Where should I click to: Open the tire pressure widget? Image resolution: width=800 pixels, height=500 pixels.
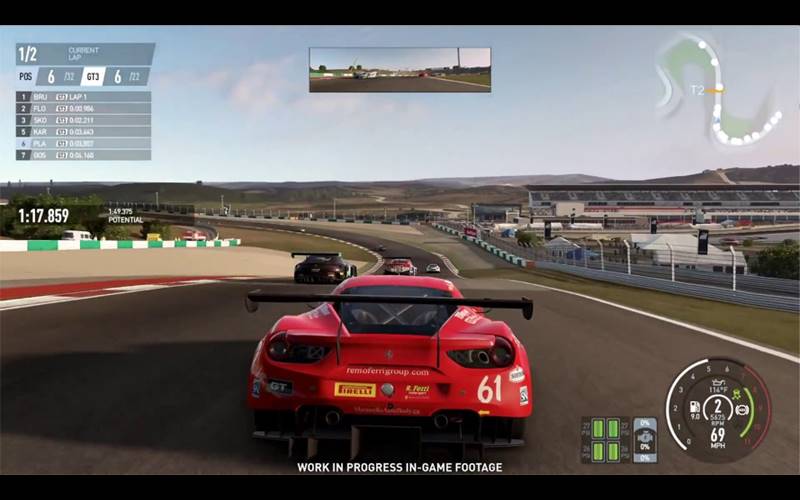605,440
